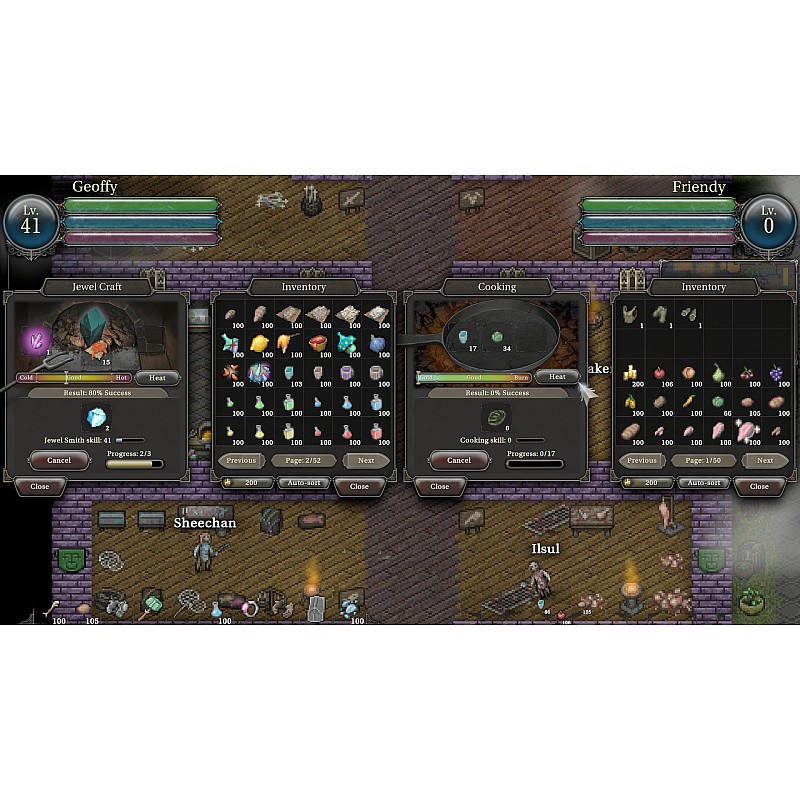Pick the purple grapes inventory slot

pos(776,374)
